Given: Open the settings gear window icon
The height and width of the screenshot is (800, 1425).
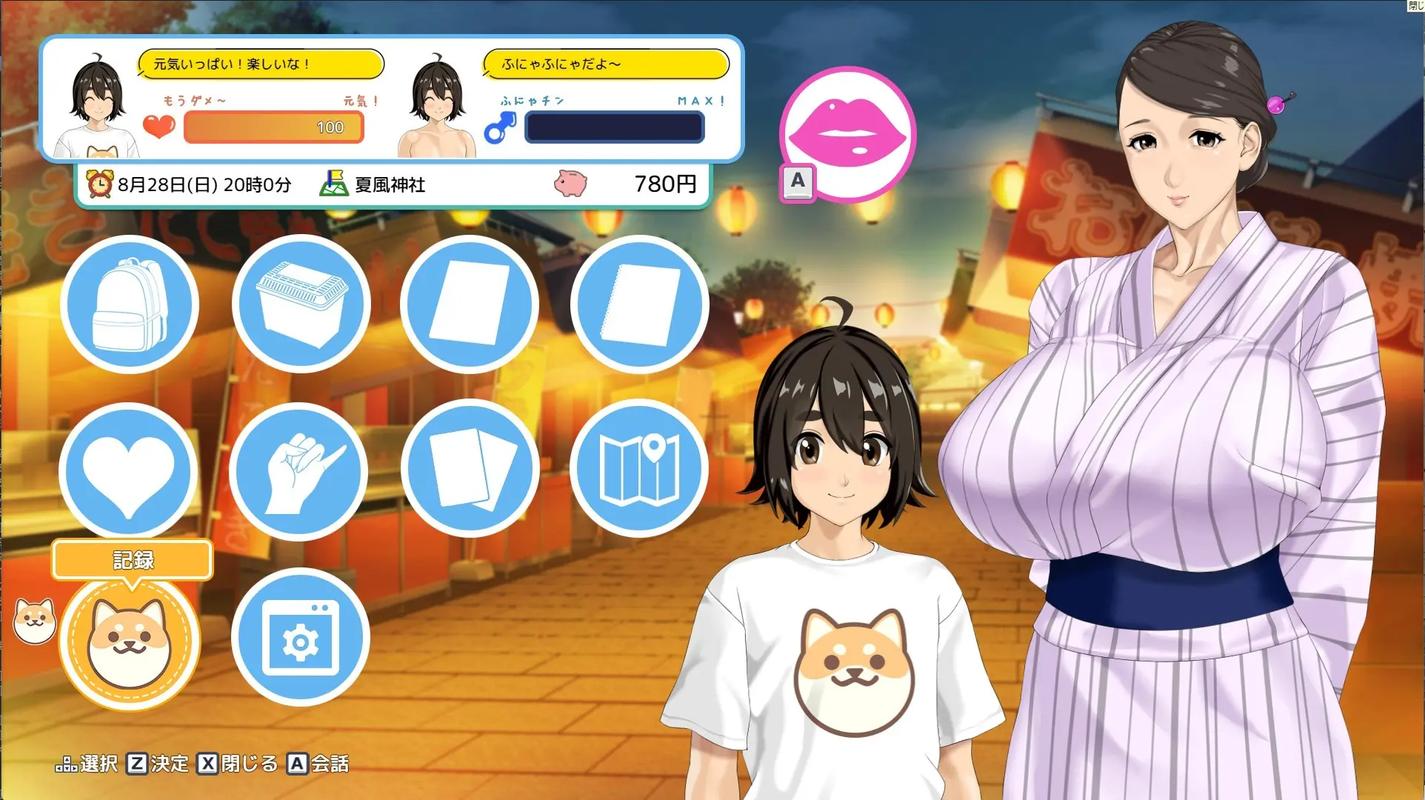Looking at the screenshot, I should (x=300, y=637).
